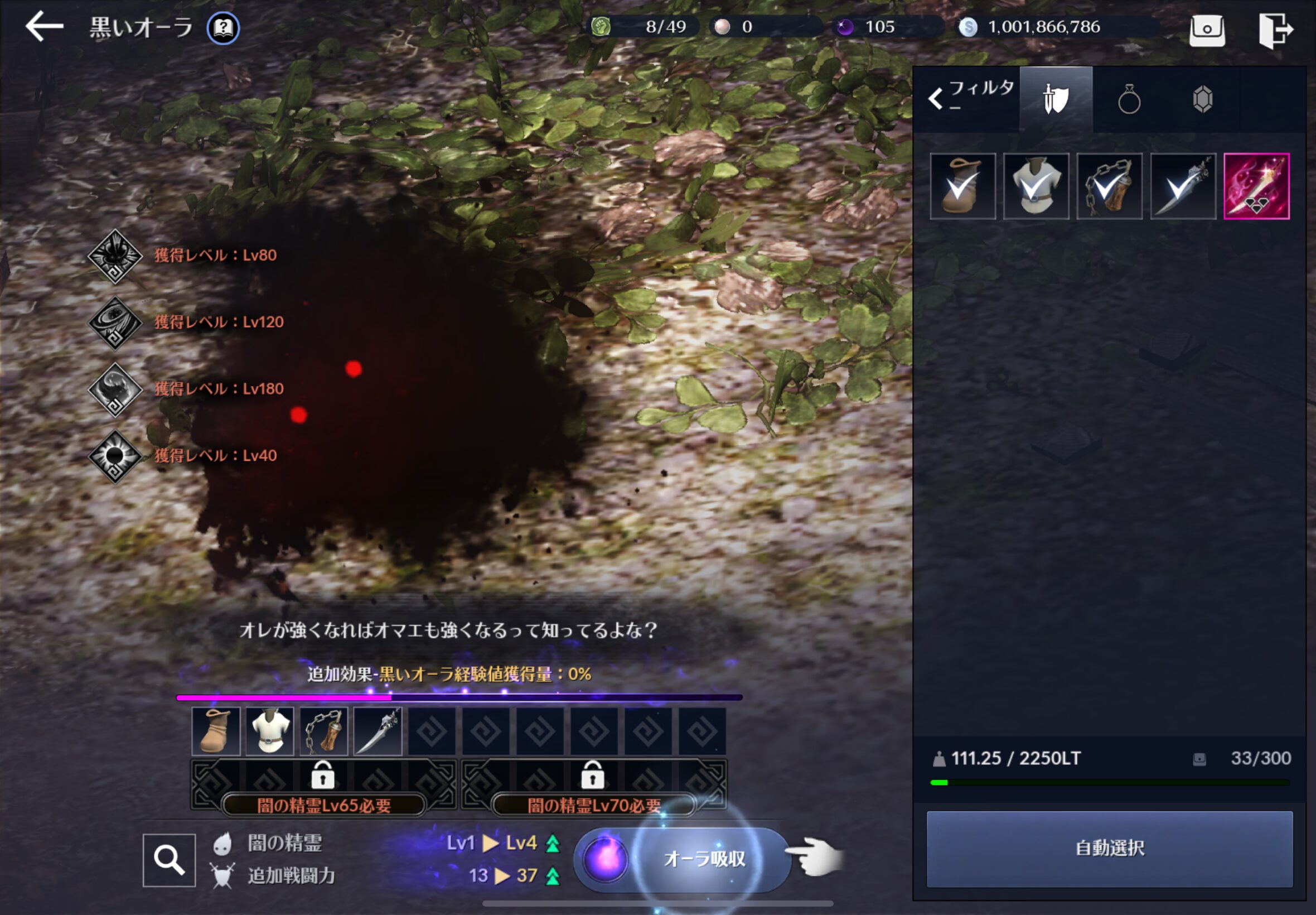1316x915 pixels.
Task: Switch to the weapon and armor tab
Action: point(1056,100)
